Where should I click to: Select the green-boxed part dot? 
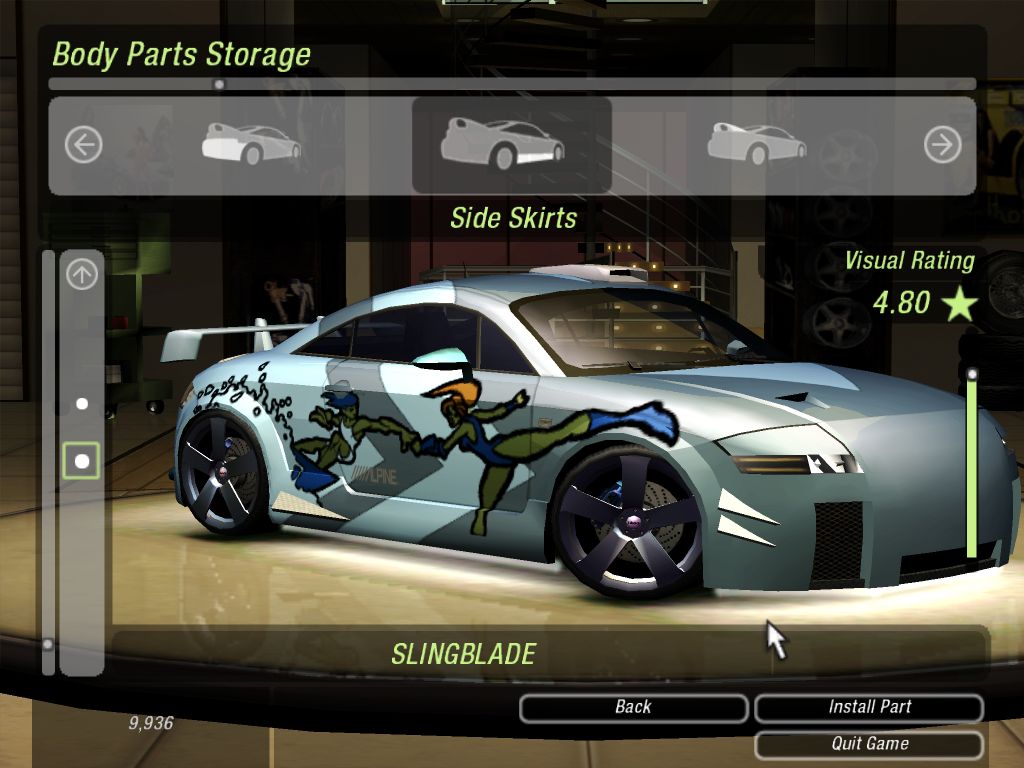(82, 461)
